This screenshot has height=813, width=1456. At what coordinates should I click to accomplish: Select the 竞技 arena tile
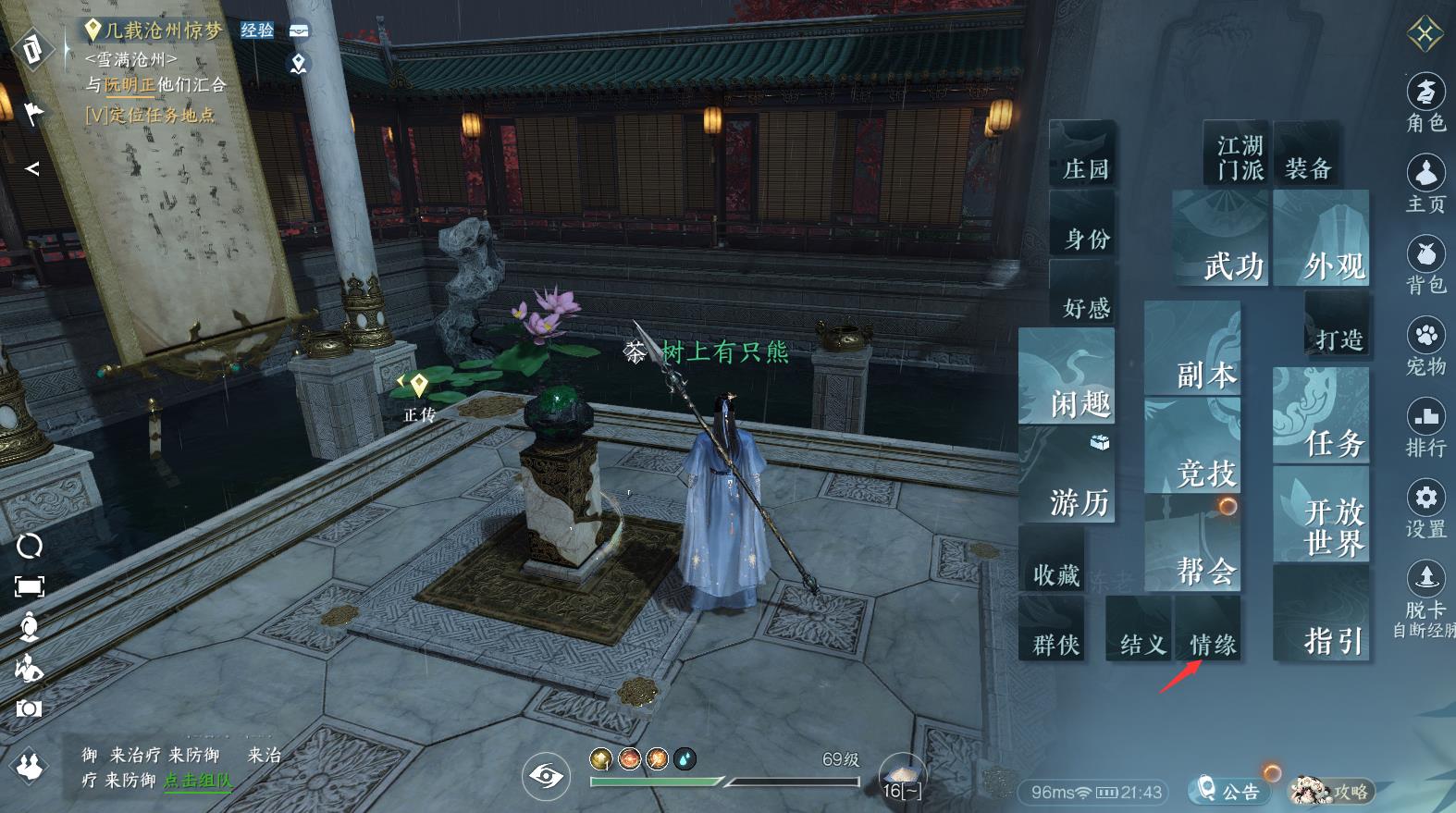[1193, 448]
